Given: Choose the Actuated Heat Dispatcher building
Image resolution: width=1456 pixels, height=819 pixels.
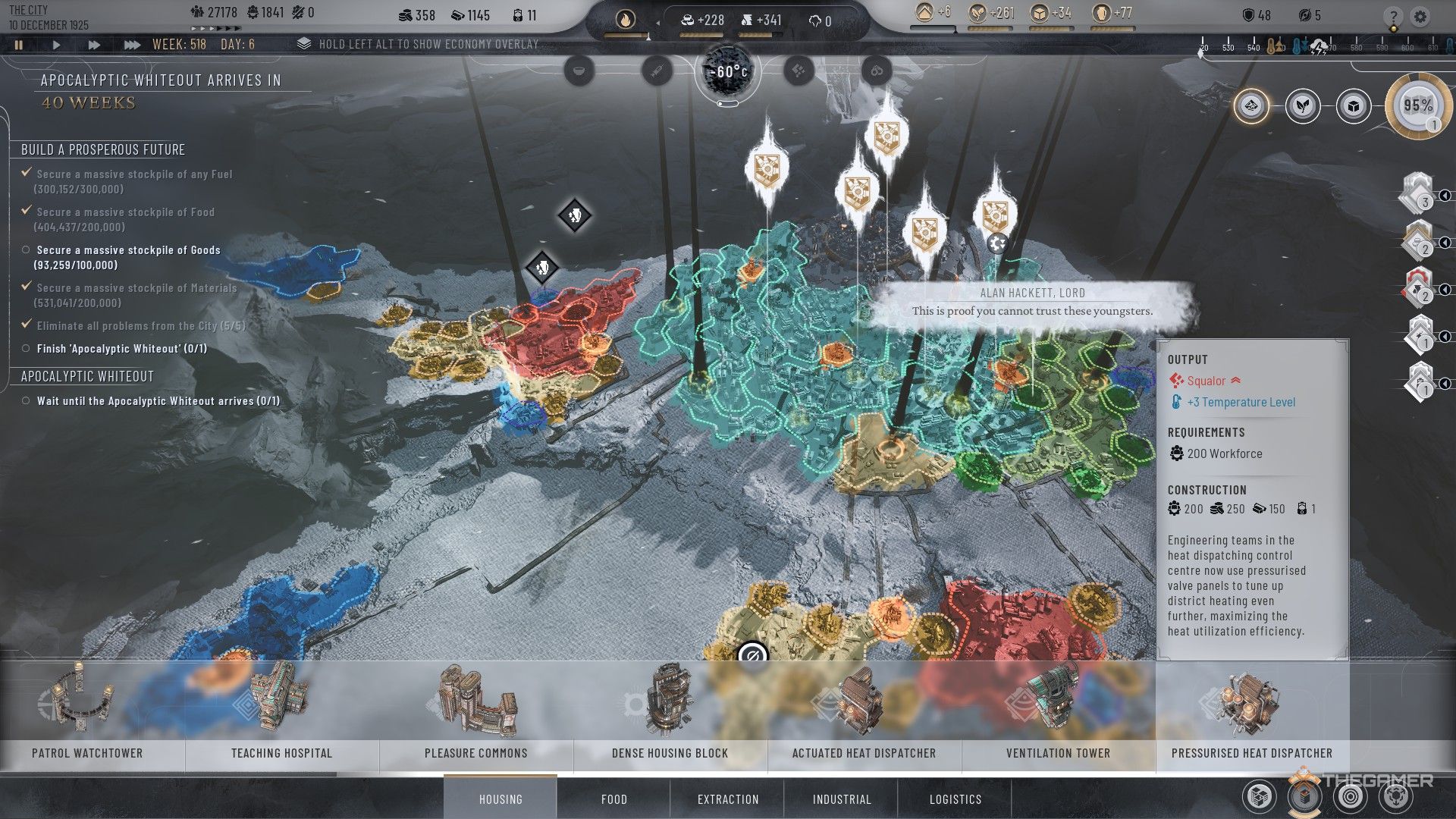Looking at the screenshot, I should tap(864, 713).
